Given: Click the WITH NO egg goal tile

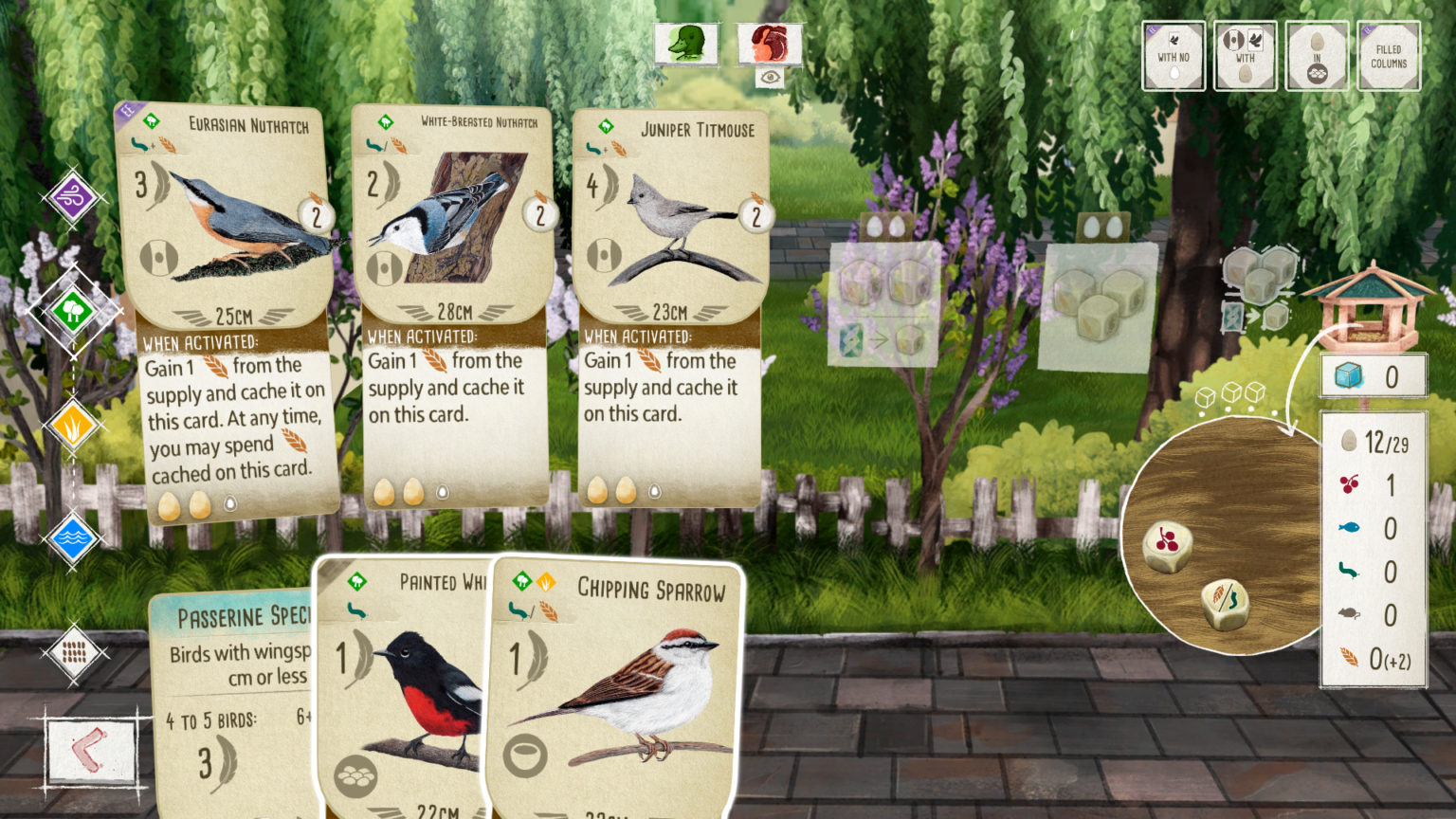Looking at the screenshot, I should coord(1174,55).
